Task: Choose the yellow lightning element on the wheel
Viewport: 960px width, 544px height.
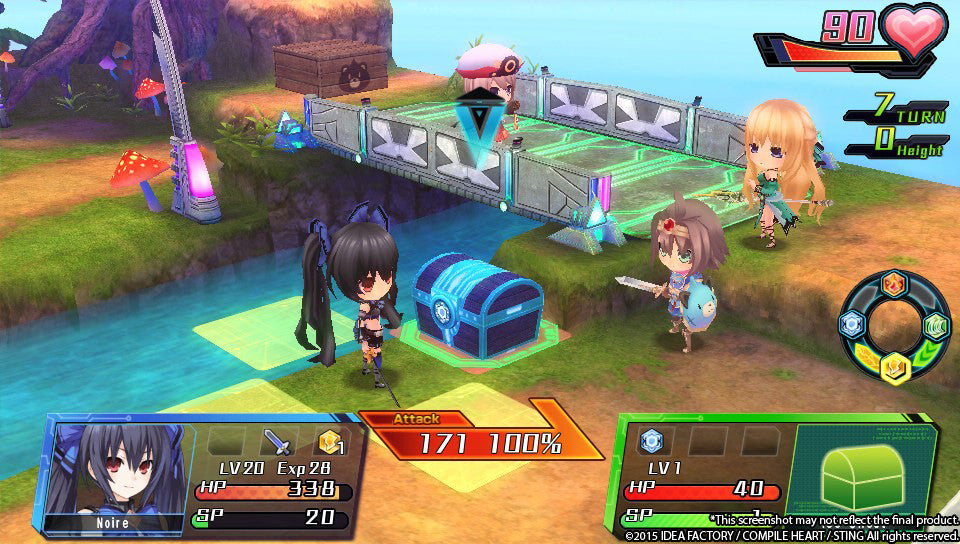Action: click(893, 366)
